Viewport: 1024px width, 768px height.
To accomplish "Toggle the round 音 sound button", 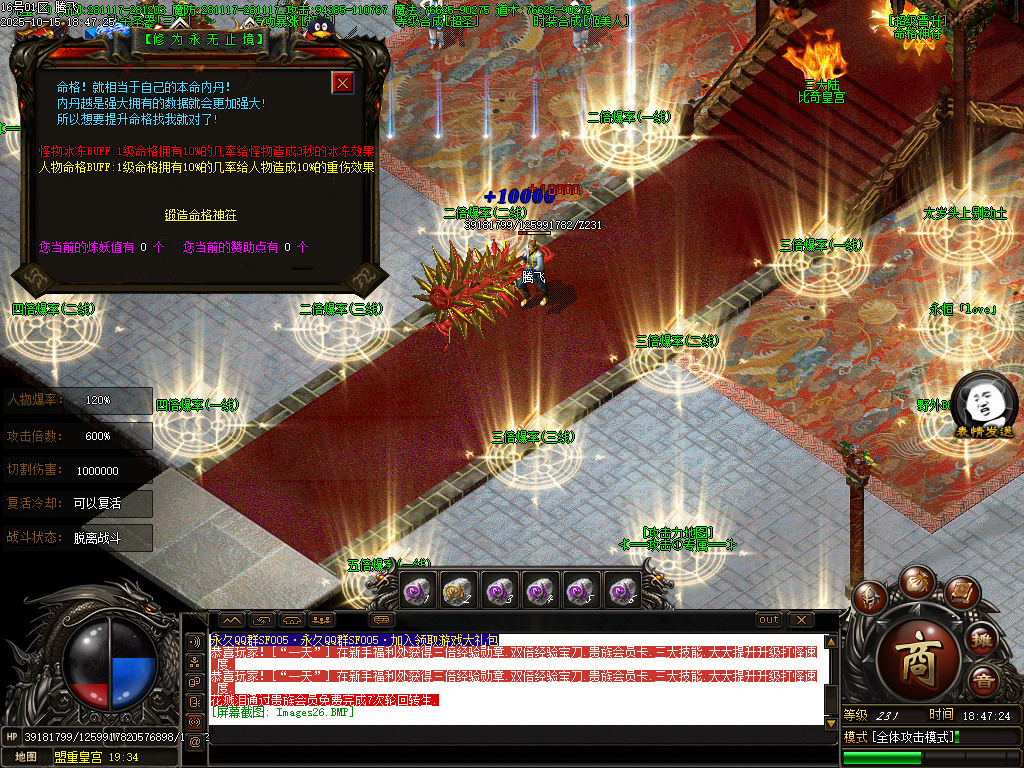I will pyautogui.click(x=983, y=680).
